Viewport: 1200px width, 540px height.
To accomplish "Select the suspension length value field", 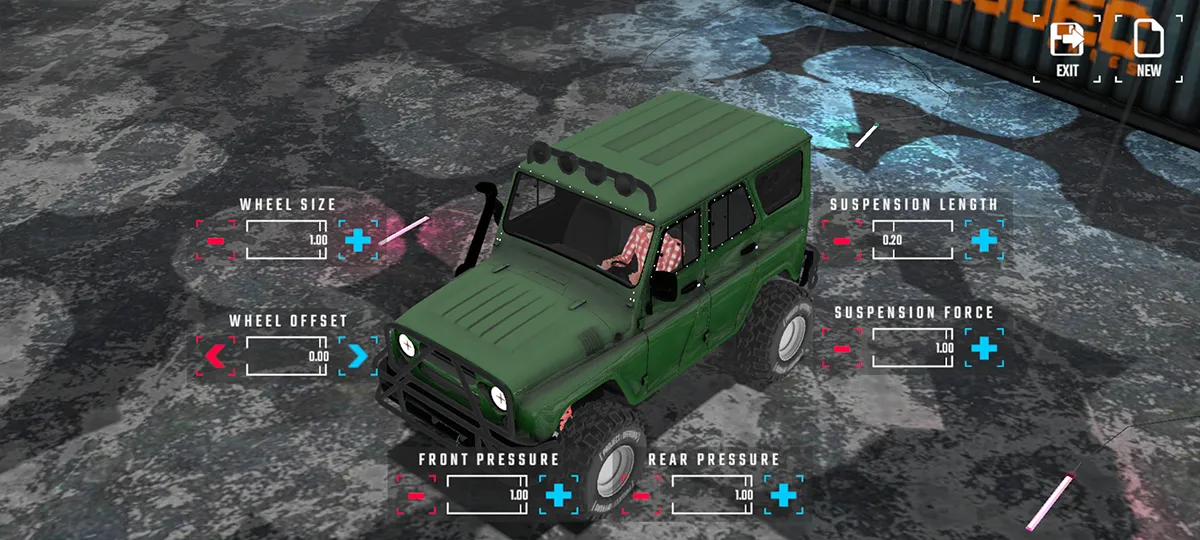I will [913, 240].
